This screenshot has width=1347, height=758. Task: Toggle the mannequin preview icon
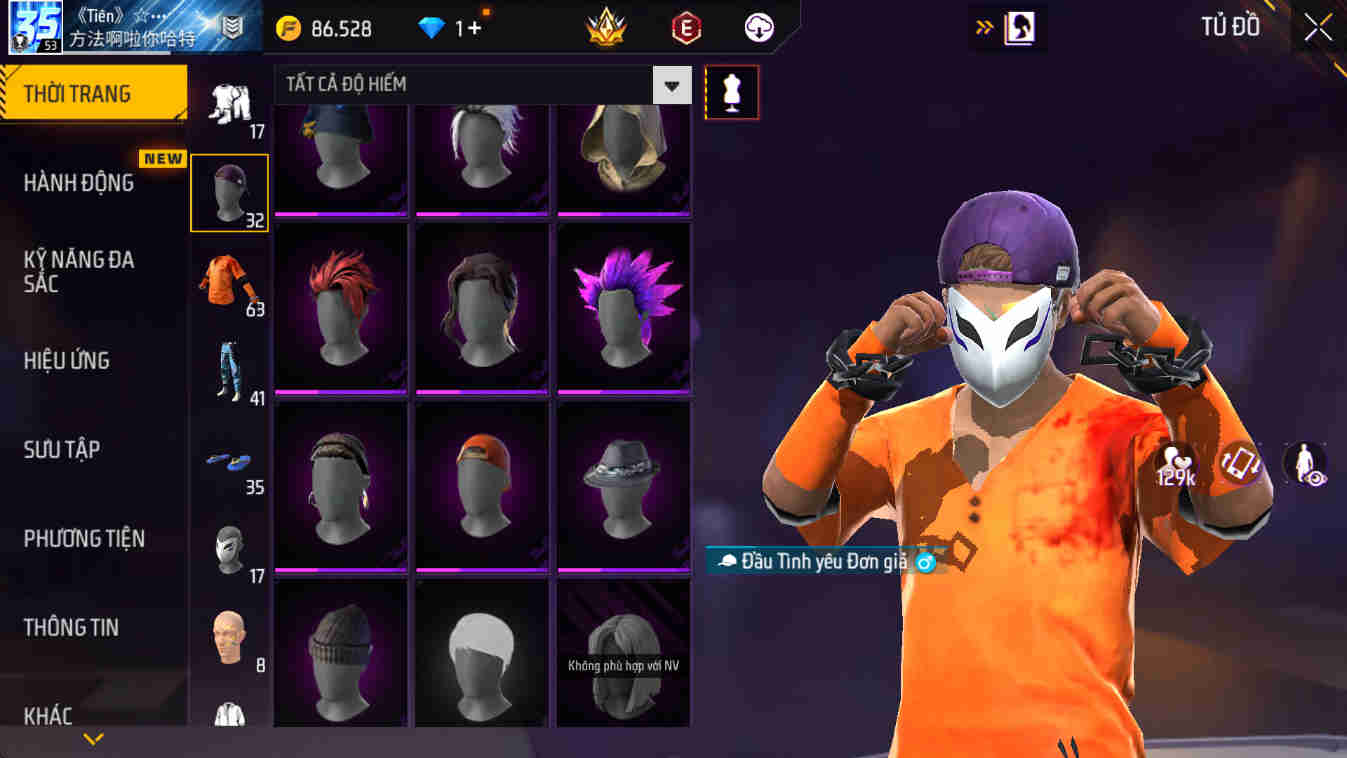[x=733, y=92]
